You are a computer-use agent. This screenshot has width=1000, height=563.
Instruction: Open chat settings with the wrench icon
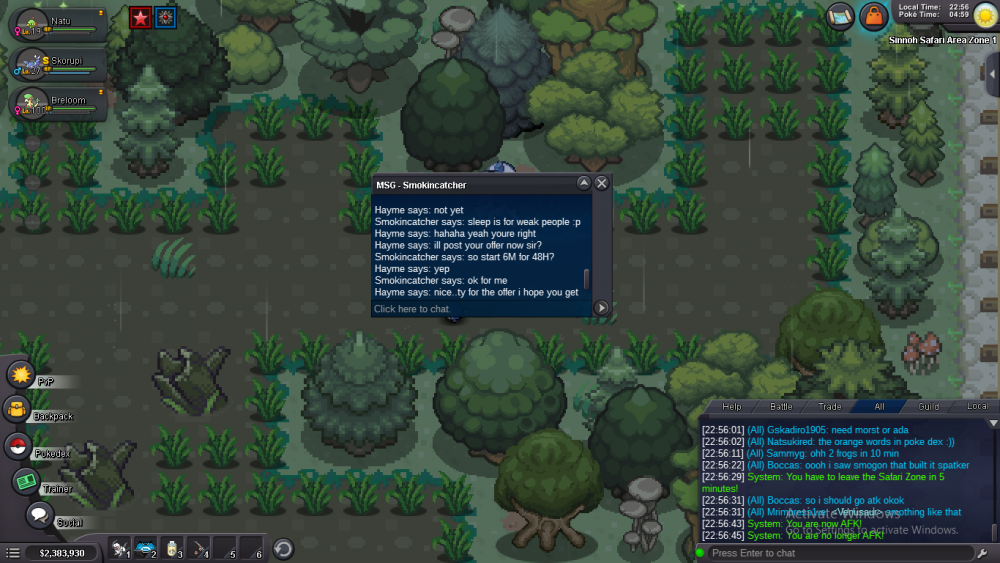coord(984,553)
